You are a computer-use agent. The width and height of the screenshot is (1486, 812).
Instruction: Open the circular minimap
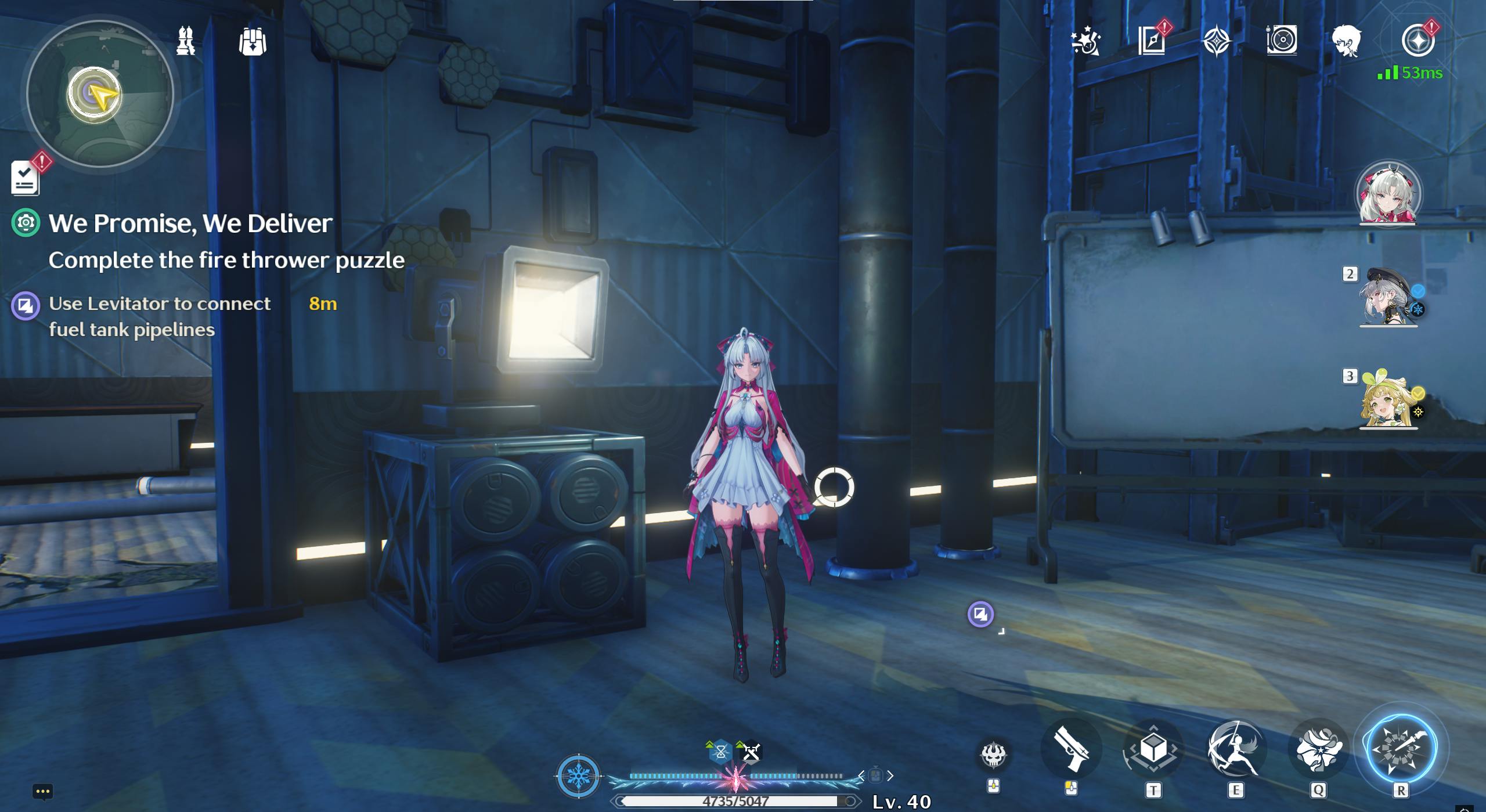pos(100,94)
